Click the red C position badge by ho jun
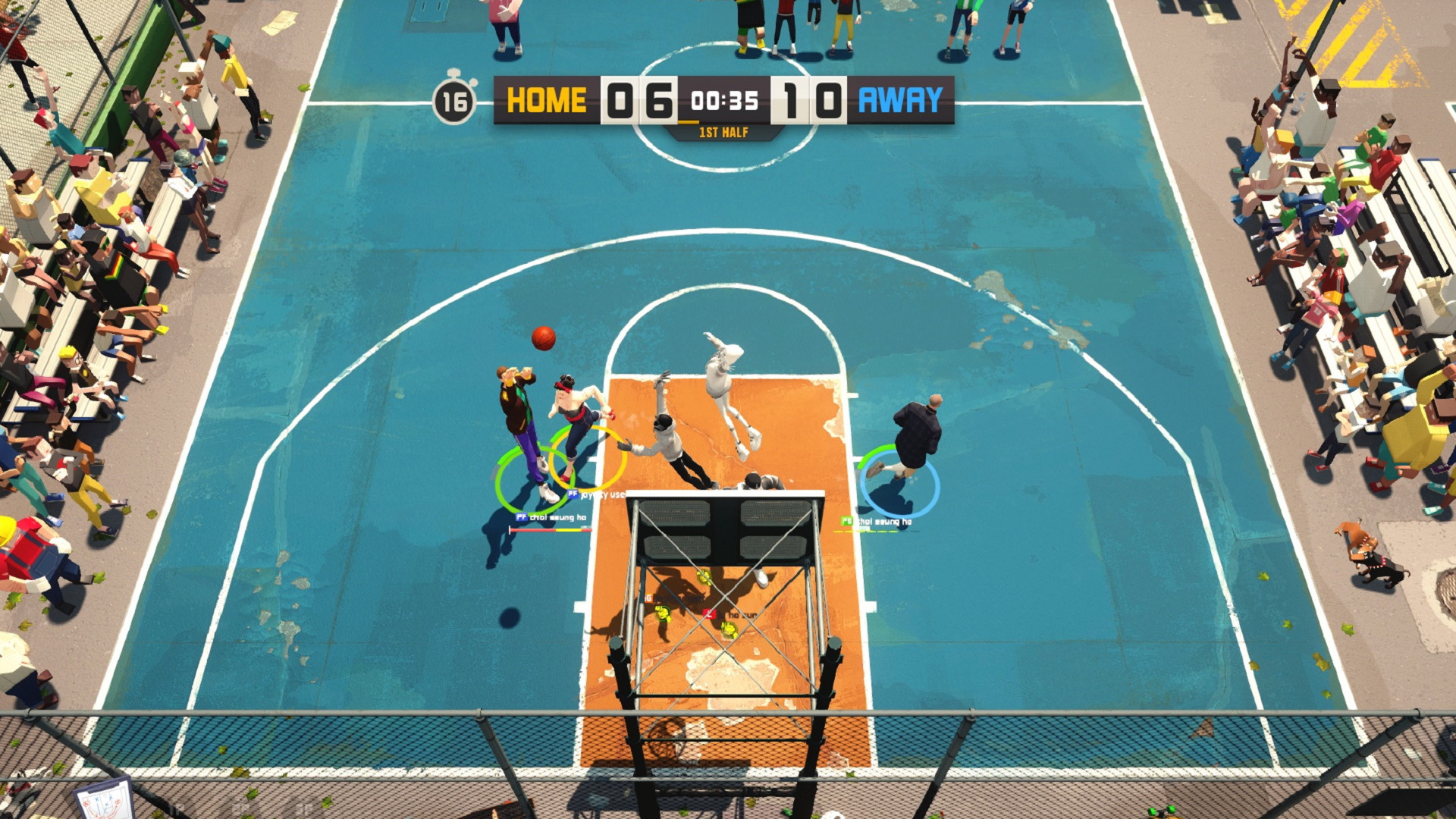Image resolution: width=1456 pixels, height=819 pixels. pos(709,613)
